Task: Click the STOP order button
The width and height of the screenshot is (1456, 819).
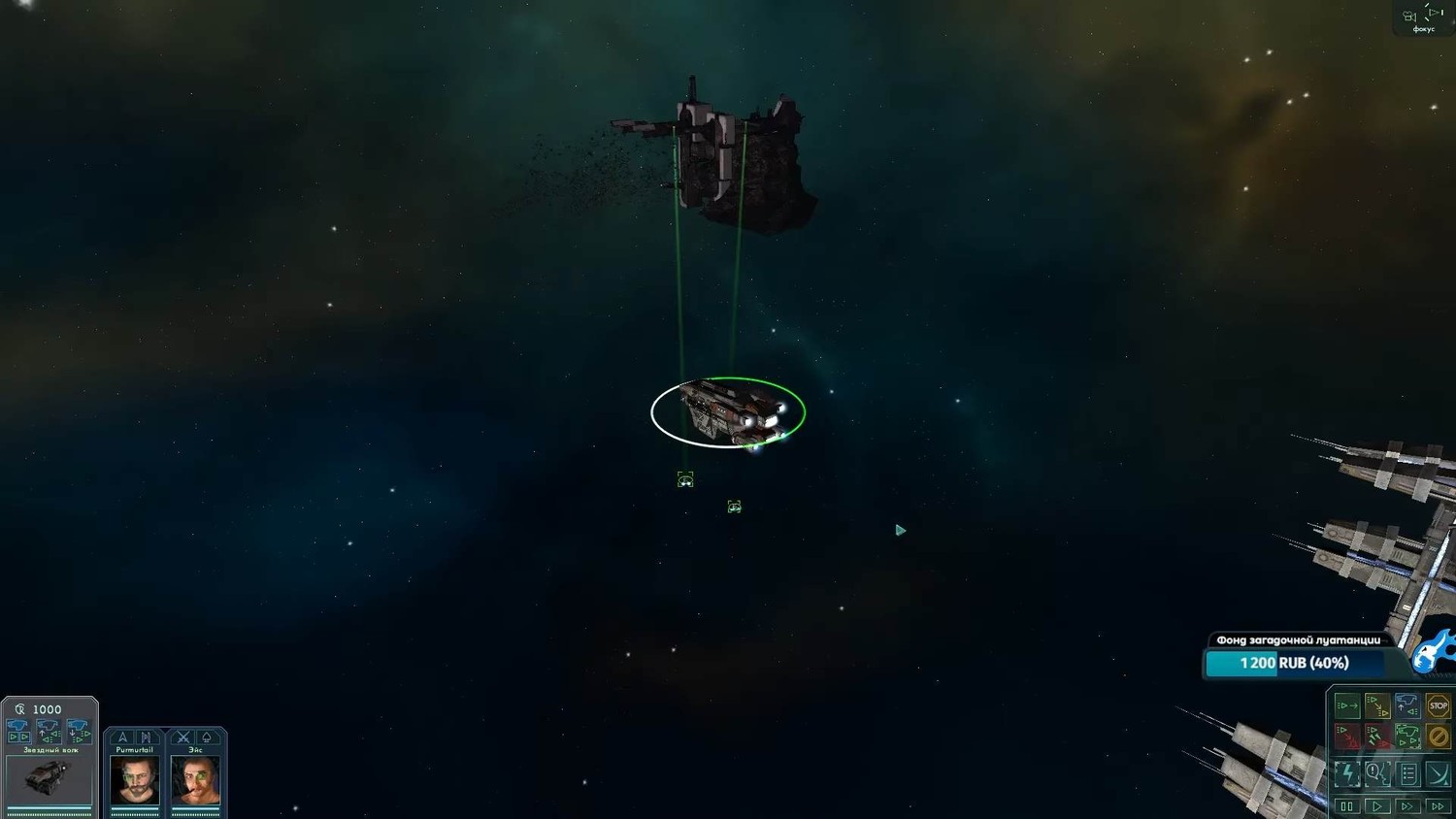Action: [1438, 705]
